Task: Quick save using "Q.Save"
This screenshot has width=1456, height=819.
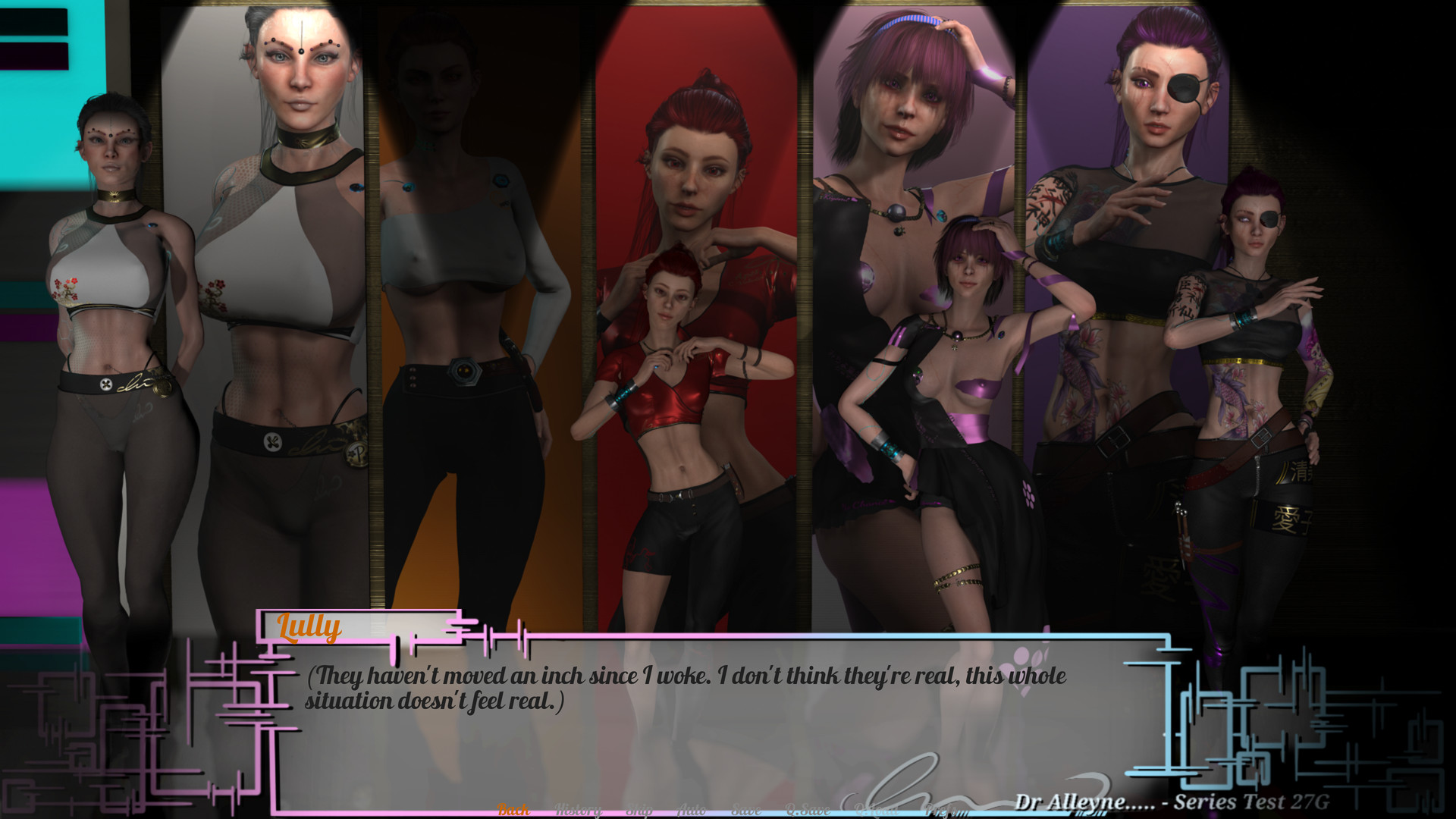Action: pyautogui.click(x=808, y=809)
